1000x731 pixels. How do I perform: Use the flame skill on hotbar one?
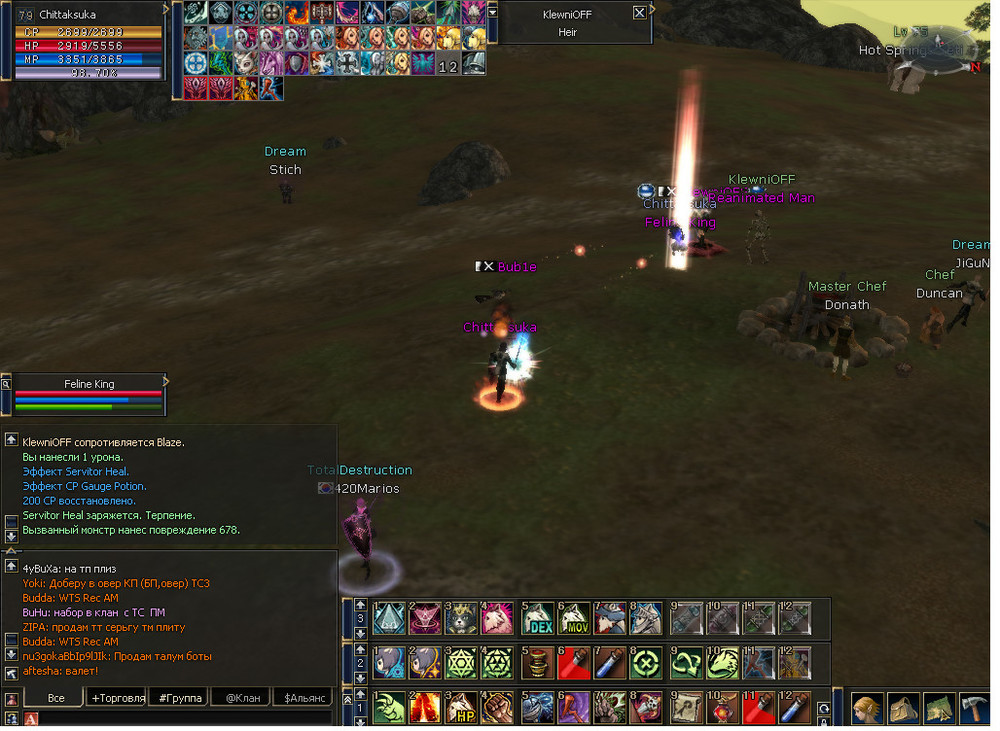(424, 708)
